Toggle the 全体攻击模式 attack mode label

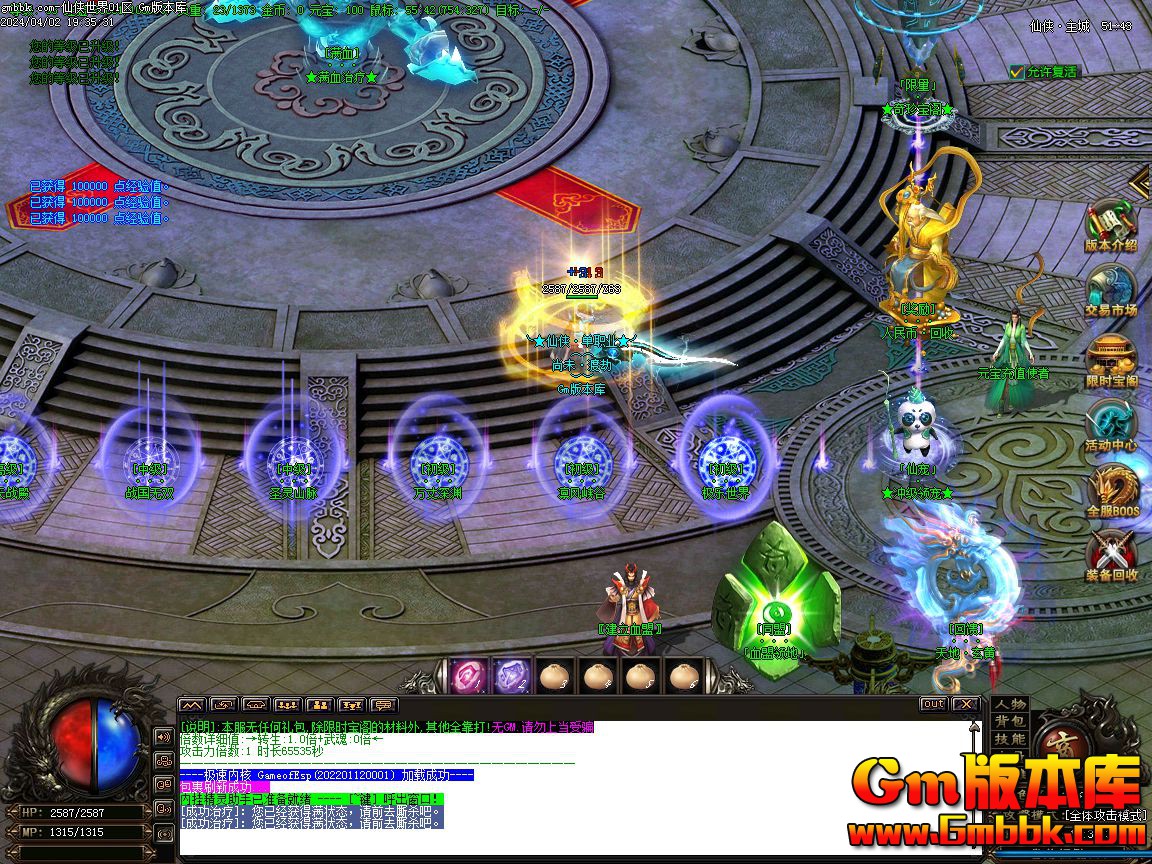(x=1104, y=816)
